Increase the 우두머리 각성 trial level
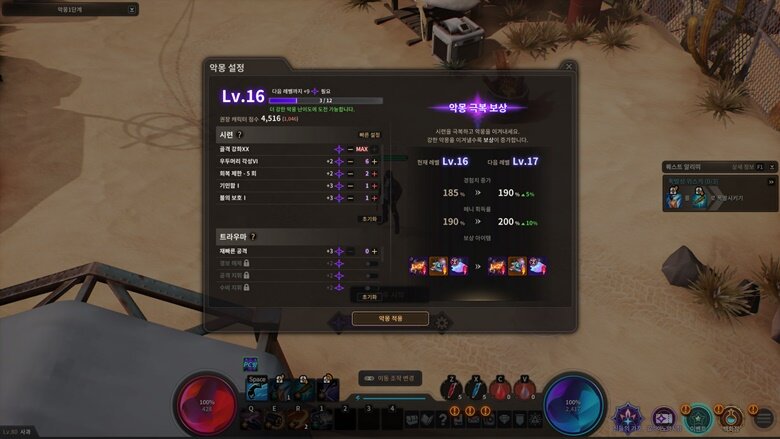This screenshot has width=780, height=439. pos(375,161)
